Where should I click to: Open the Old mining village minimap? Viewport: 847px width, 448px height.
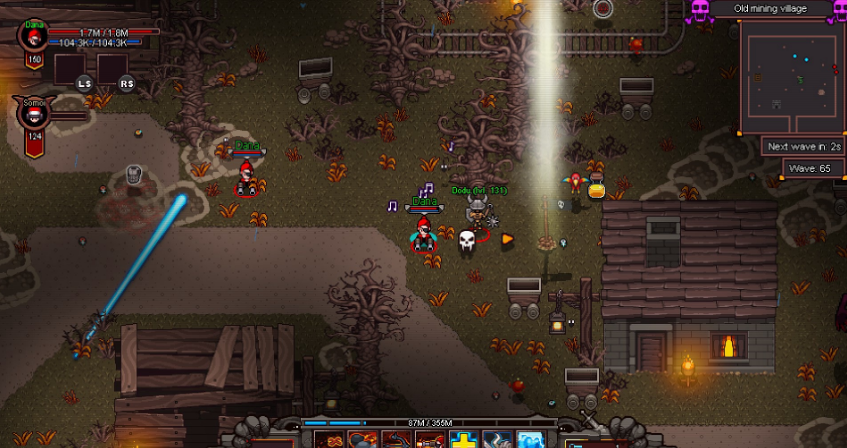point(790,78)
